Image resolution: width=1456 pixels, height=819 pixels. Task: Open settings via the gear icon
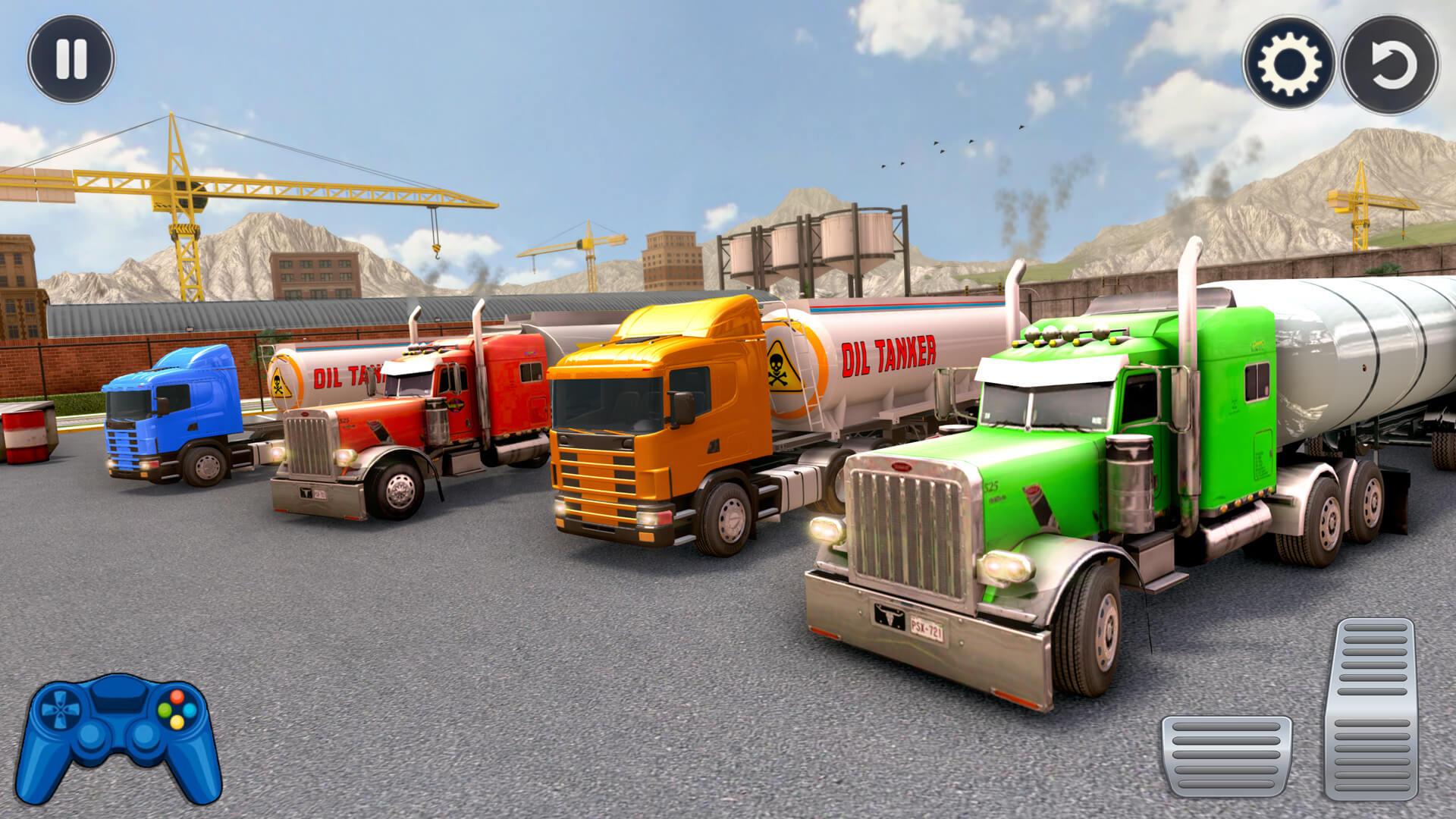[1288, 64]
